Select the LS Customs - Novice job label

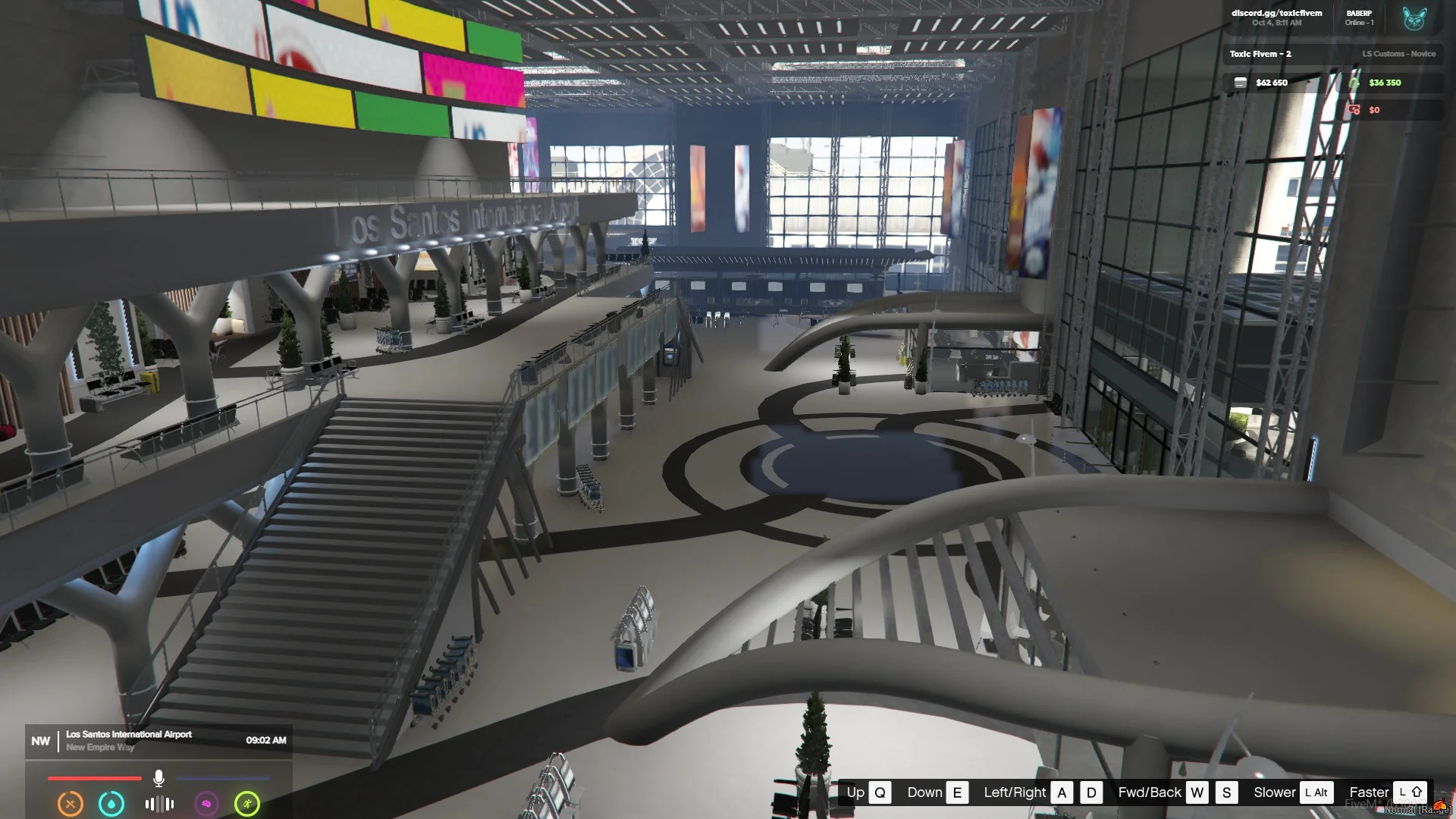click(1398, 54)
